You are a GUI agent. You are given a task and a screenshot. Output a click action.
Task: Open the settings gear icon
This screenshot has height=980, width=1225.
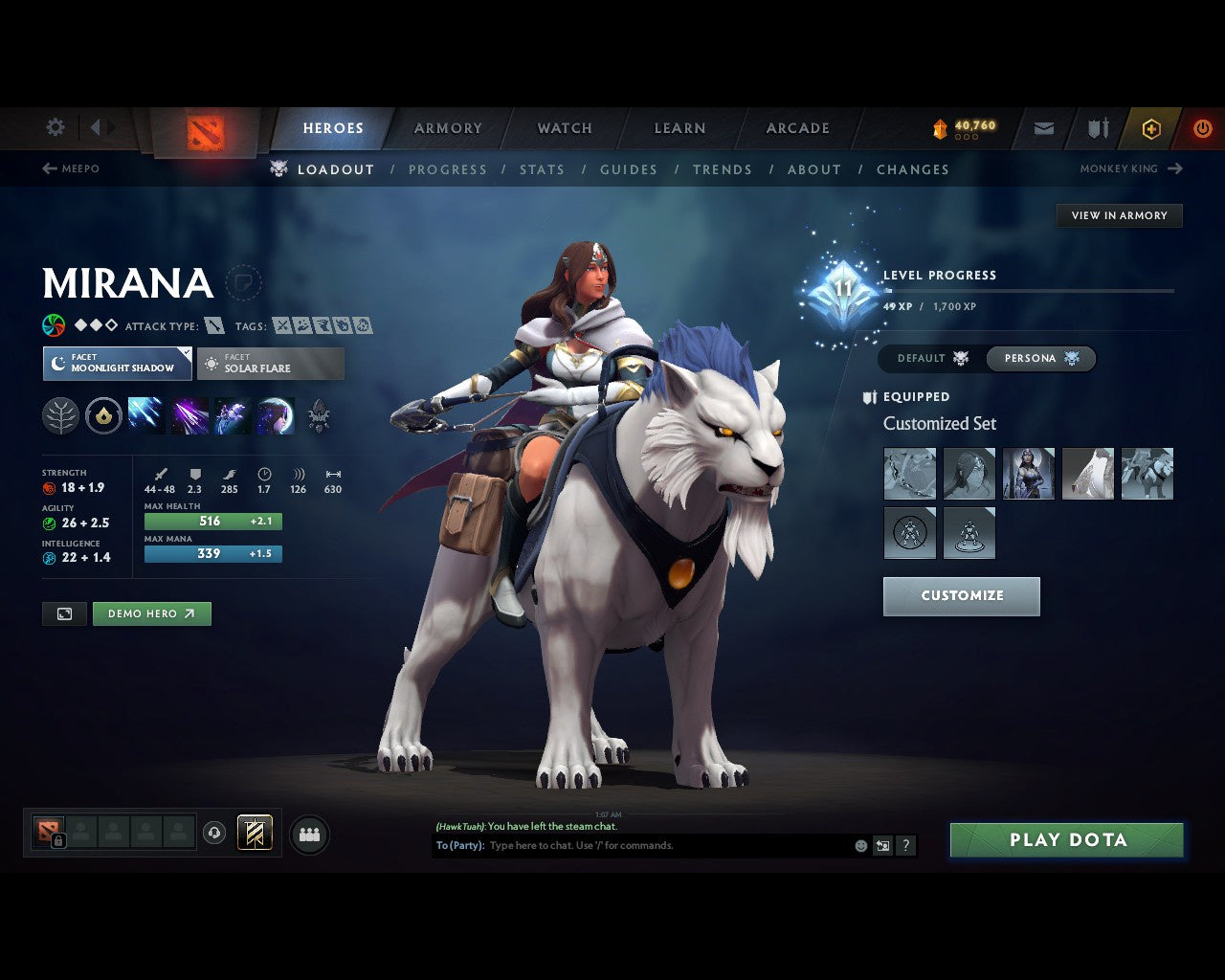[56, 127]
